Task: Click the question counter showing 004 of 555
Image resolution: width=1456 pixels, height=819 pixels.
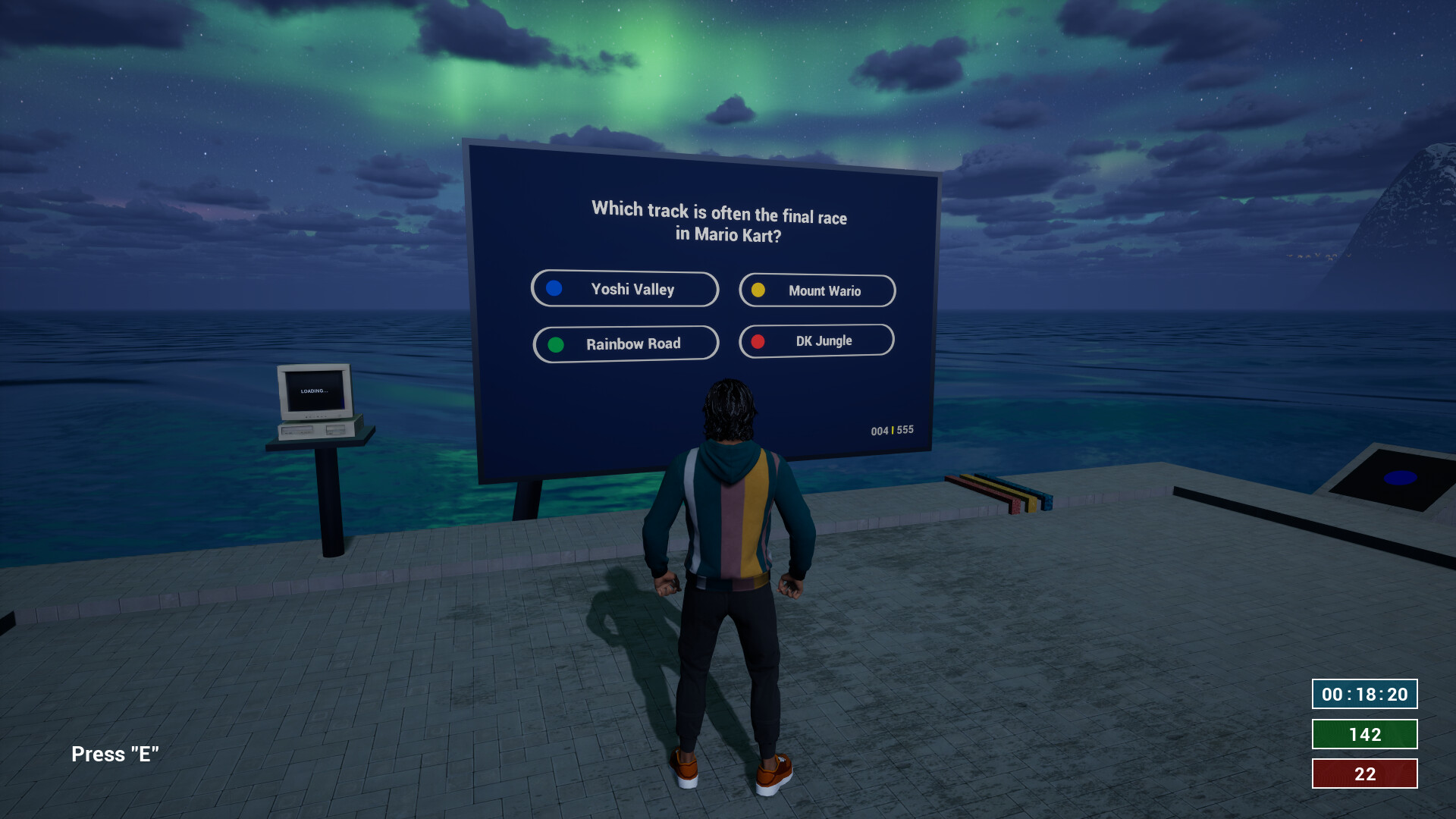Action: tap(892, 431)
